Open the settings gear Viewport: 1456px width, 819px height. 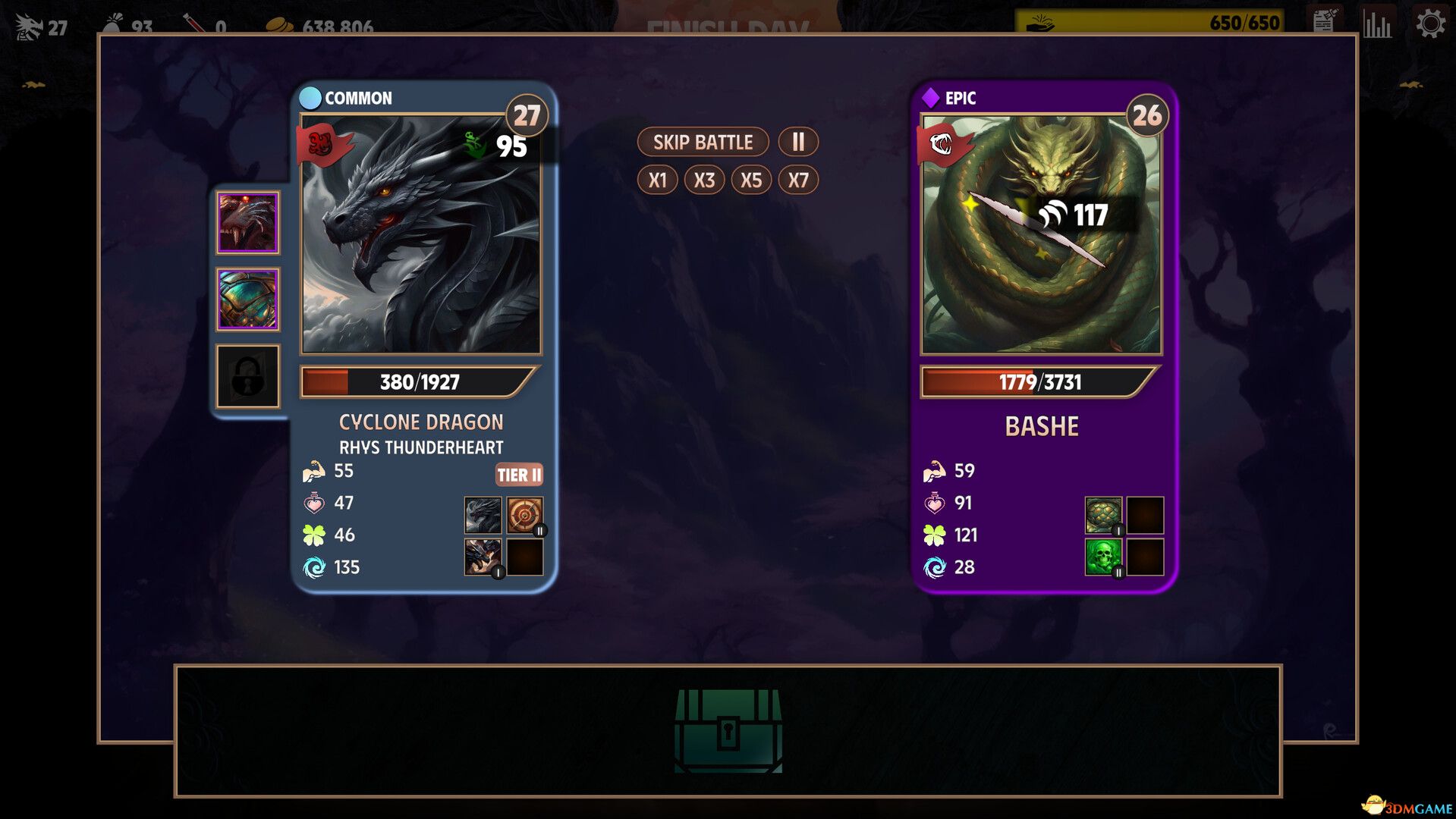point(1430,24)
